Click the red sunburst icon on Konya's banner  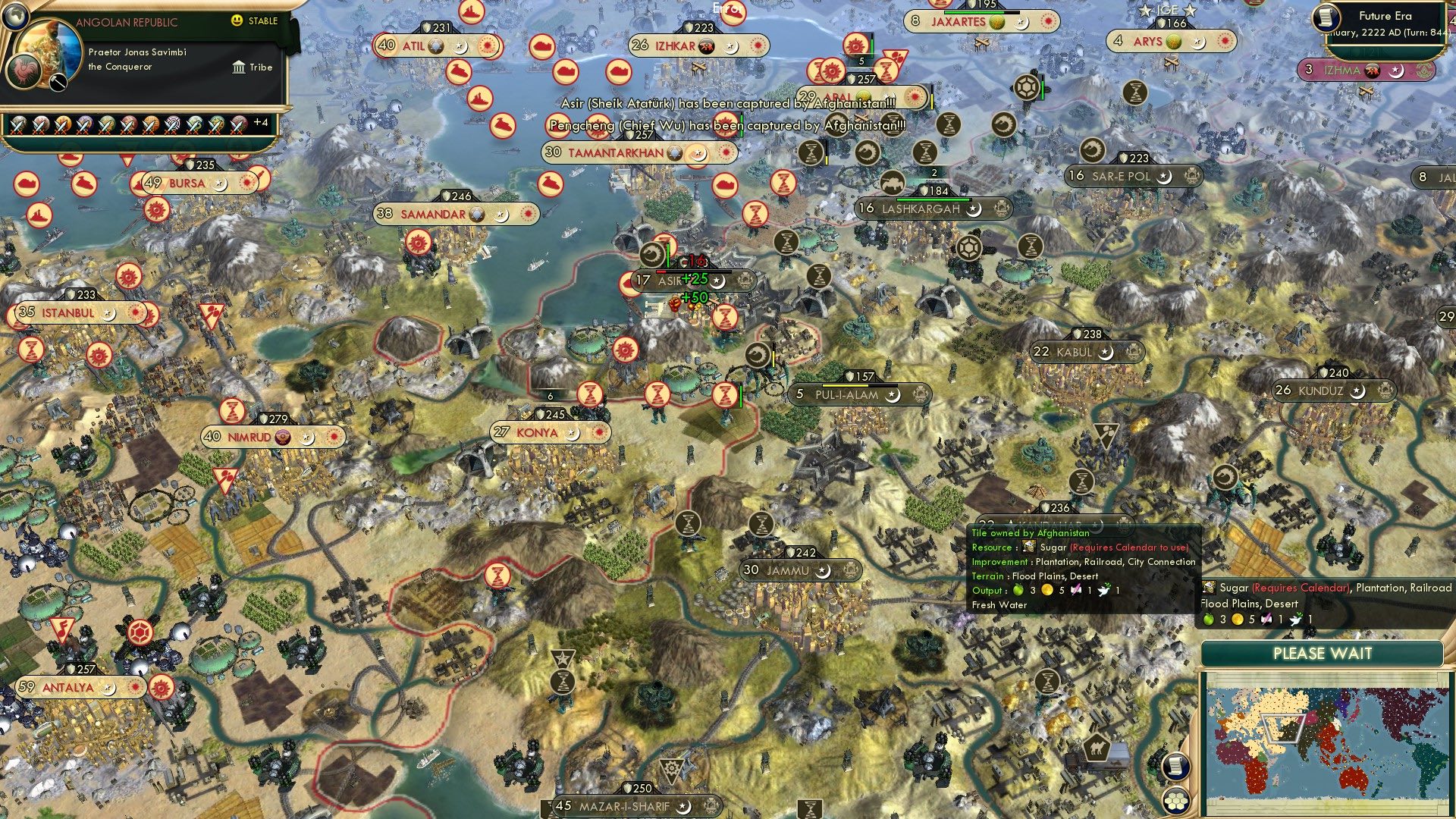coord(599,433)
